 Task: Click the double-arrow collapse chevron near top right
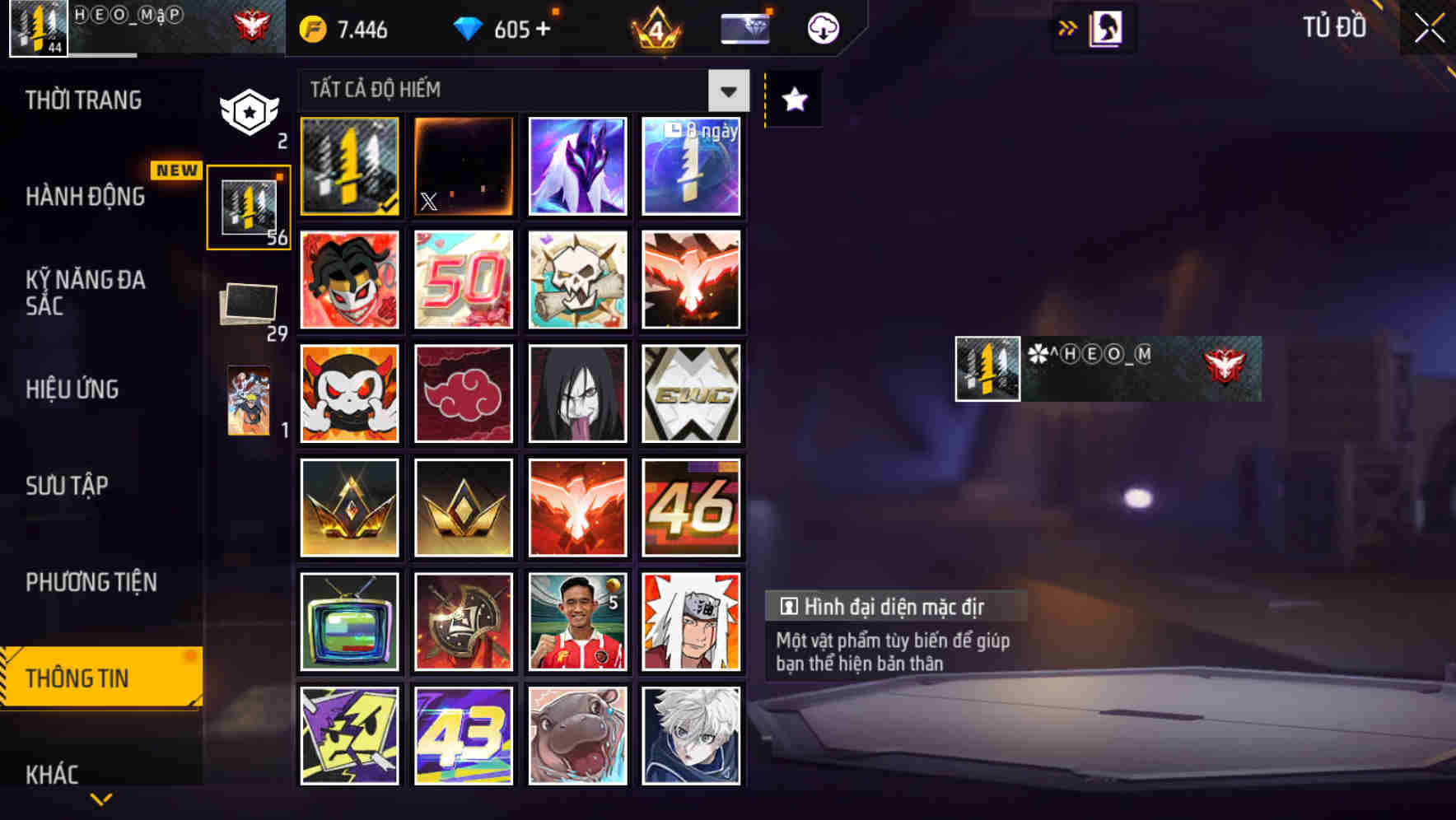pyautogui.click(x=1068, y=26)
